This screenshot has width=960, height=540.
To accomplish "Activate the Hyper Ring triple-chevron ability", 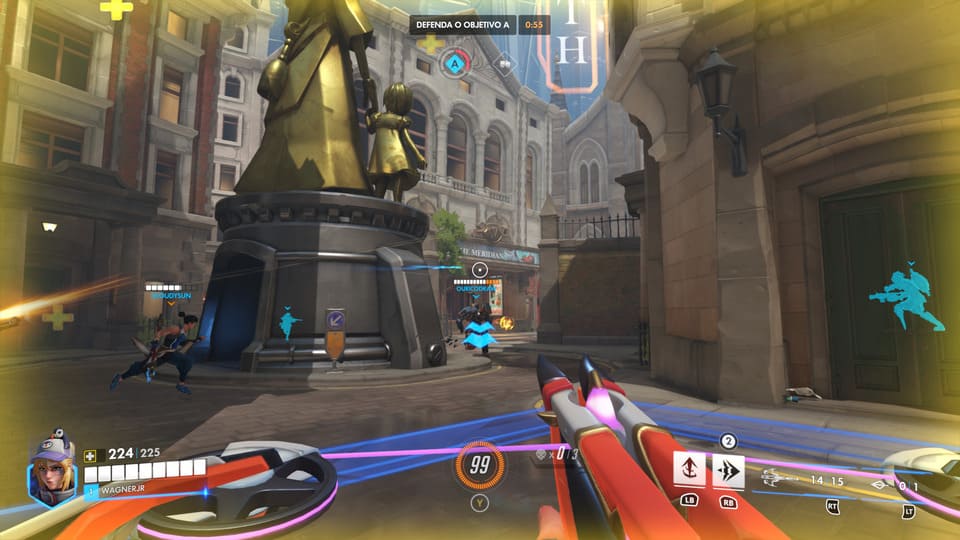I will [x=728, y=469].
